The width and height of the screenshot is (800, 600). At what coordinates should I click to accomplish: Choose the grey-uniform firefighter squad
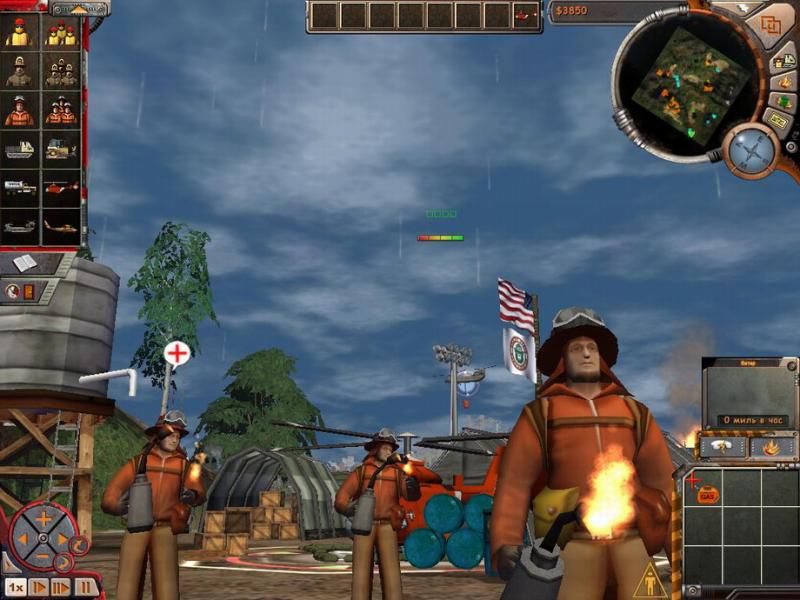coord(60,71)
